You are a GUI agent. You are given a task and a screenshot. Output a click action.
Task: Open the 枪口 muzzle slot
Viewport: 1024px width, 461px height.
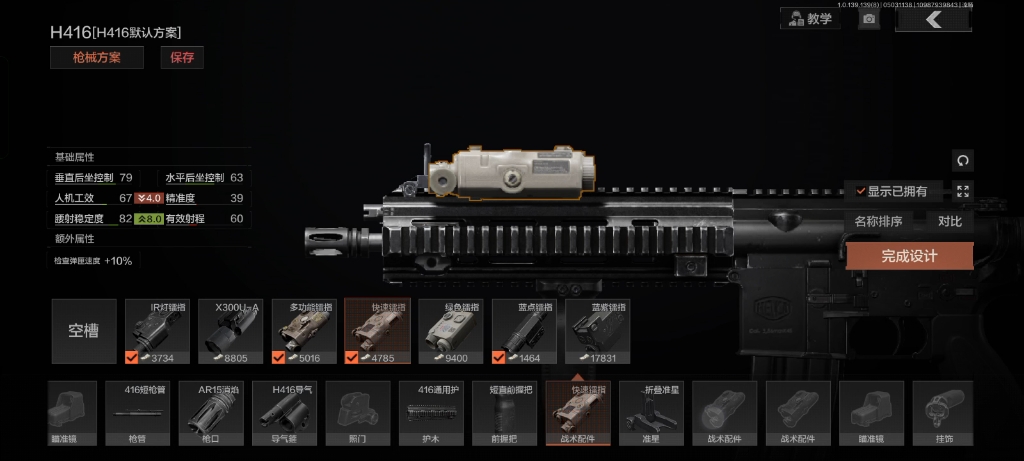pyautogui.click(x=210, y=412)
